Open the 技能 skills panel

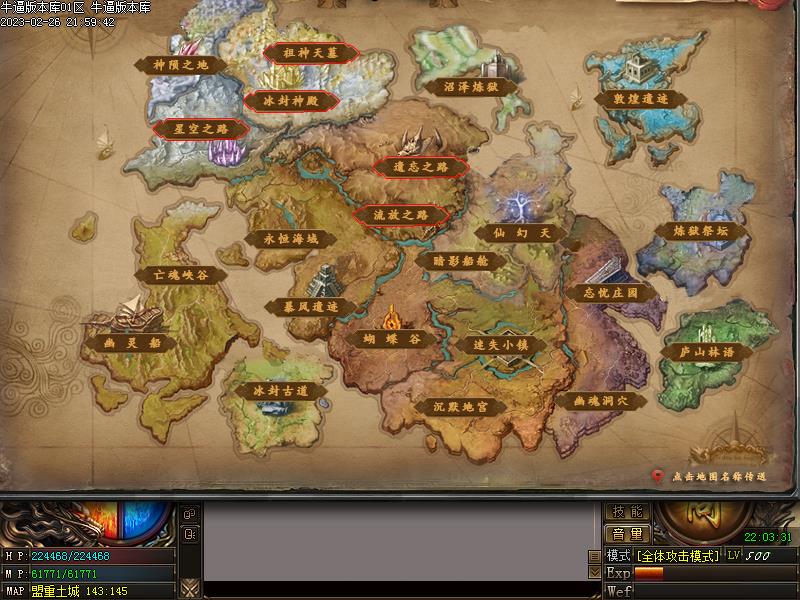pos(629,511)
